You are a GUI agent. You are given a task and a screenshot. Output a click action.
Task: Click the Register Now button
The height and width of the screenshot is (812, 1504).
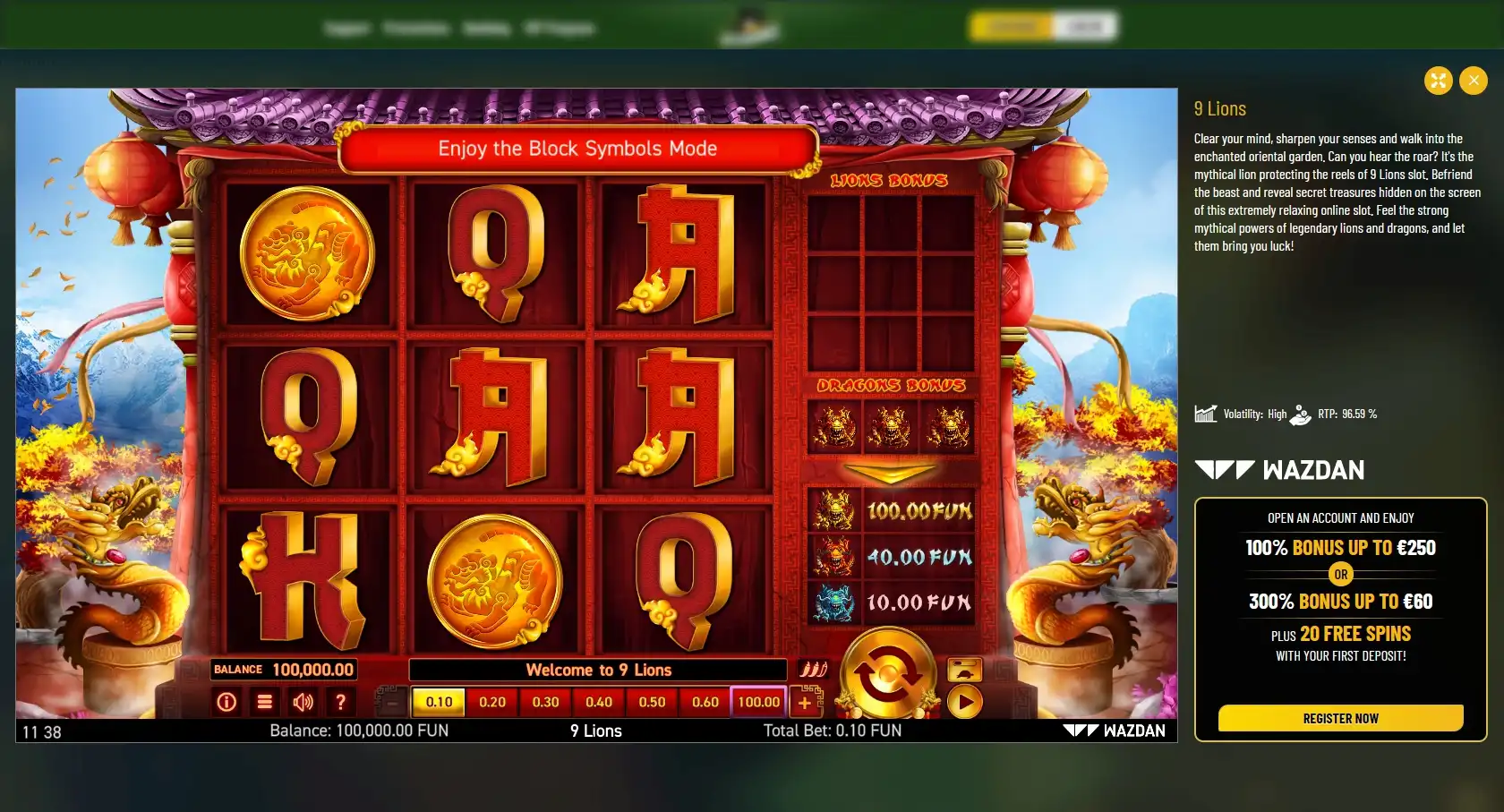point(1340,718)
